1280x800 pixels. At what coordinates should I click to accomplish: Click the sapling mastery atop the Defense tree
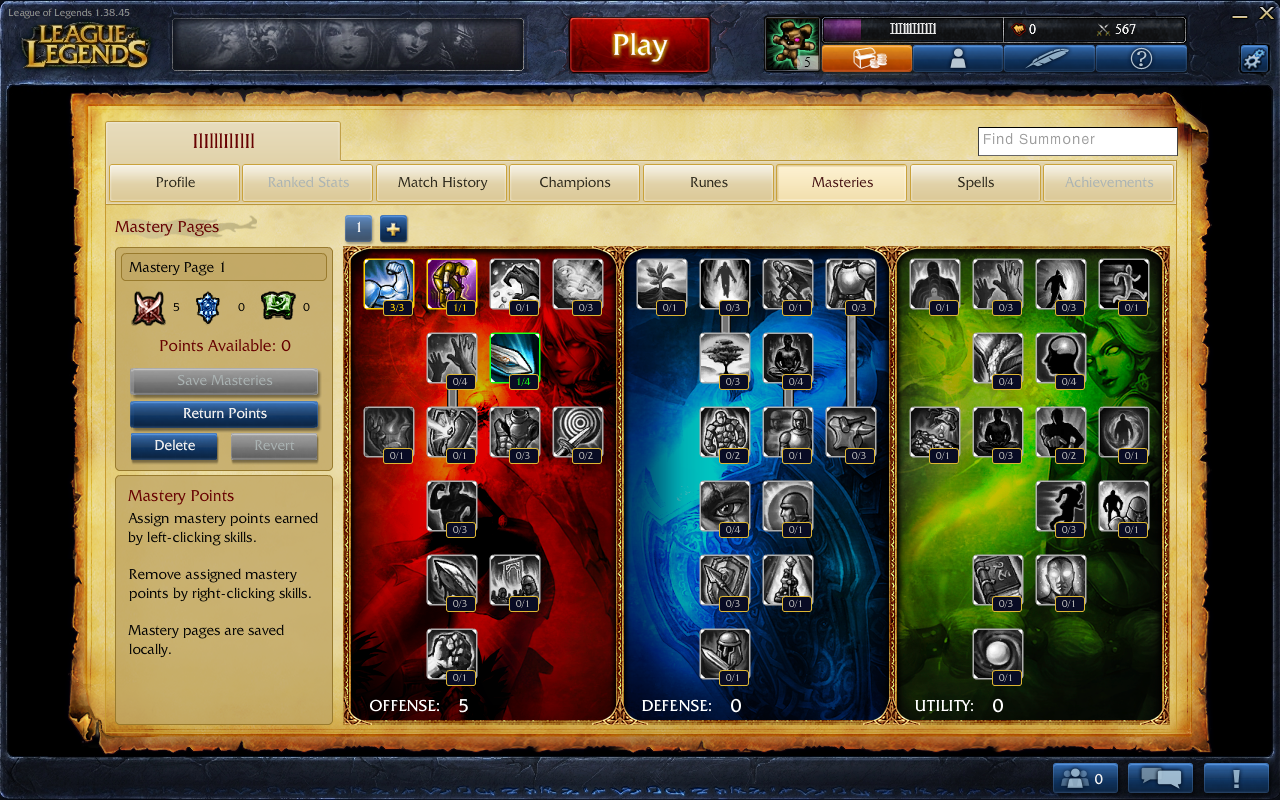[x=661, y=283]
